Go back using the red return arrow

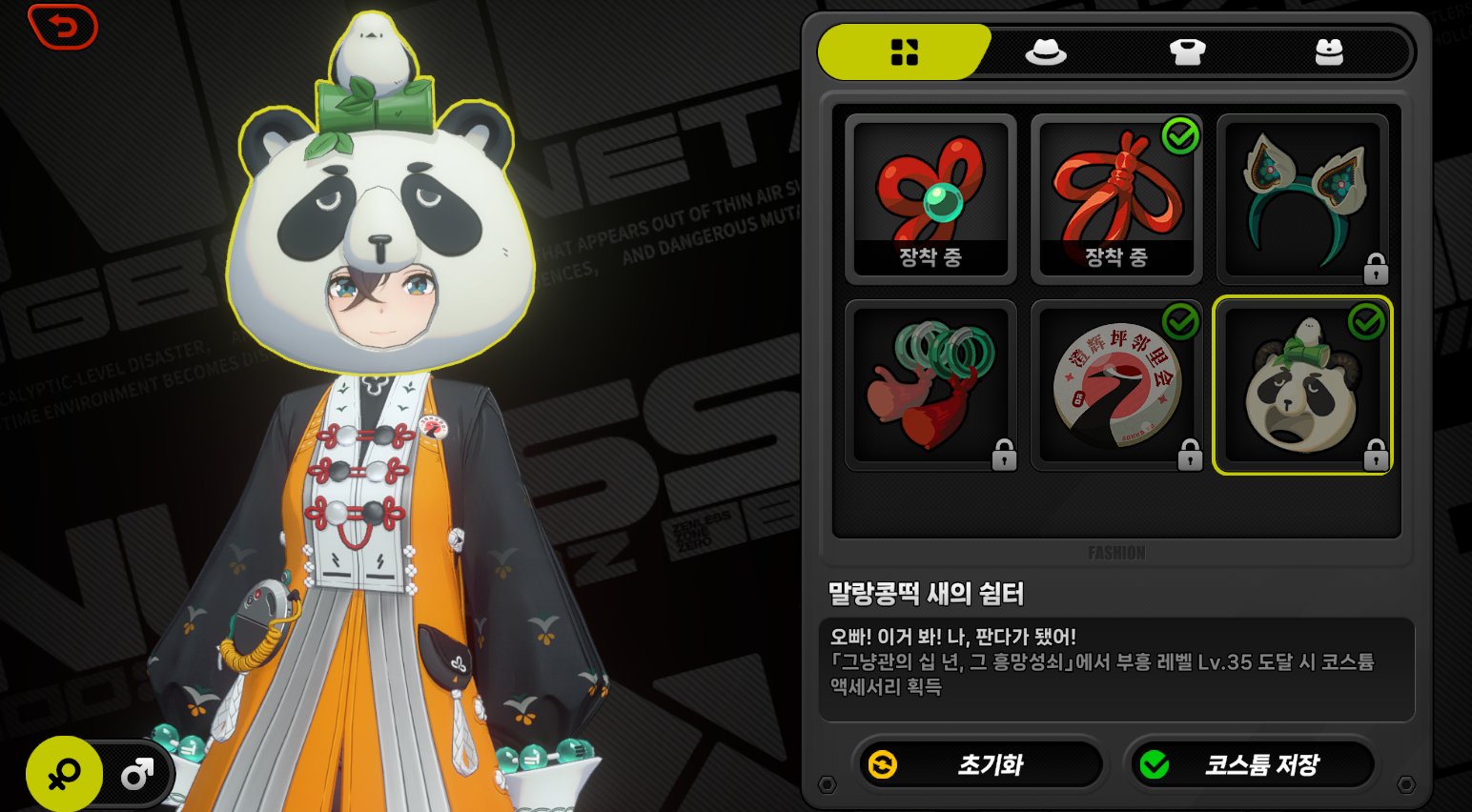tap(63, 27)
